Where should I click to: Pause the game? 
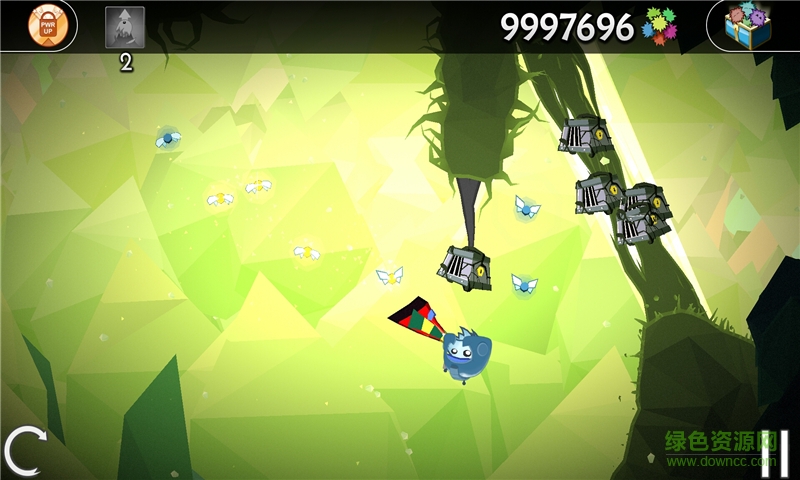click(x=775, y=449)
